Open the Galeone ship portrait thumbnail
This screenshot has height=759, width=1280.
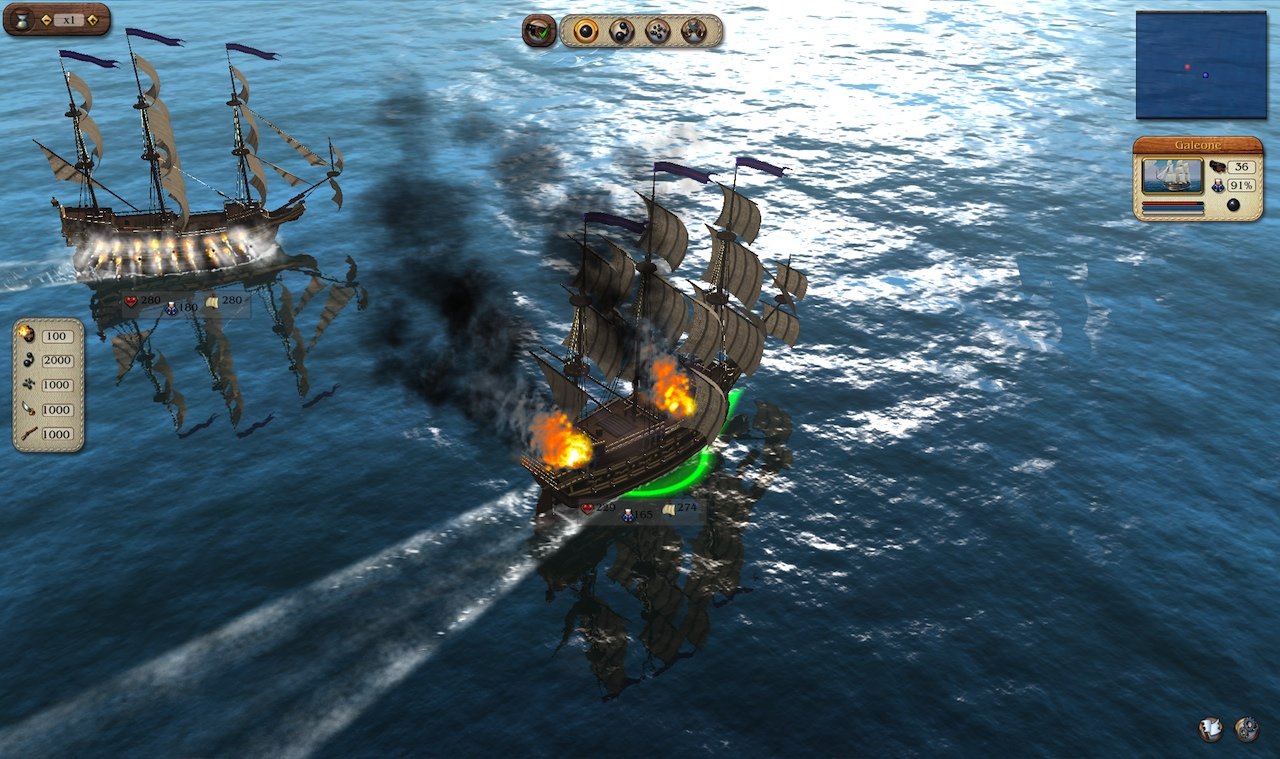click(1172, 177)
